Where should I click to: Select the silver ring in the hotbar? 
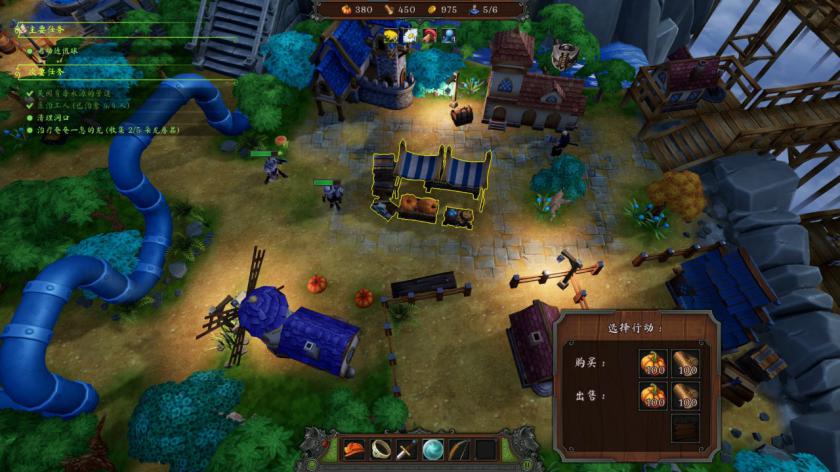pos(380,449)
